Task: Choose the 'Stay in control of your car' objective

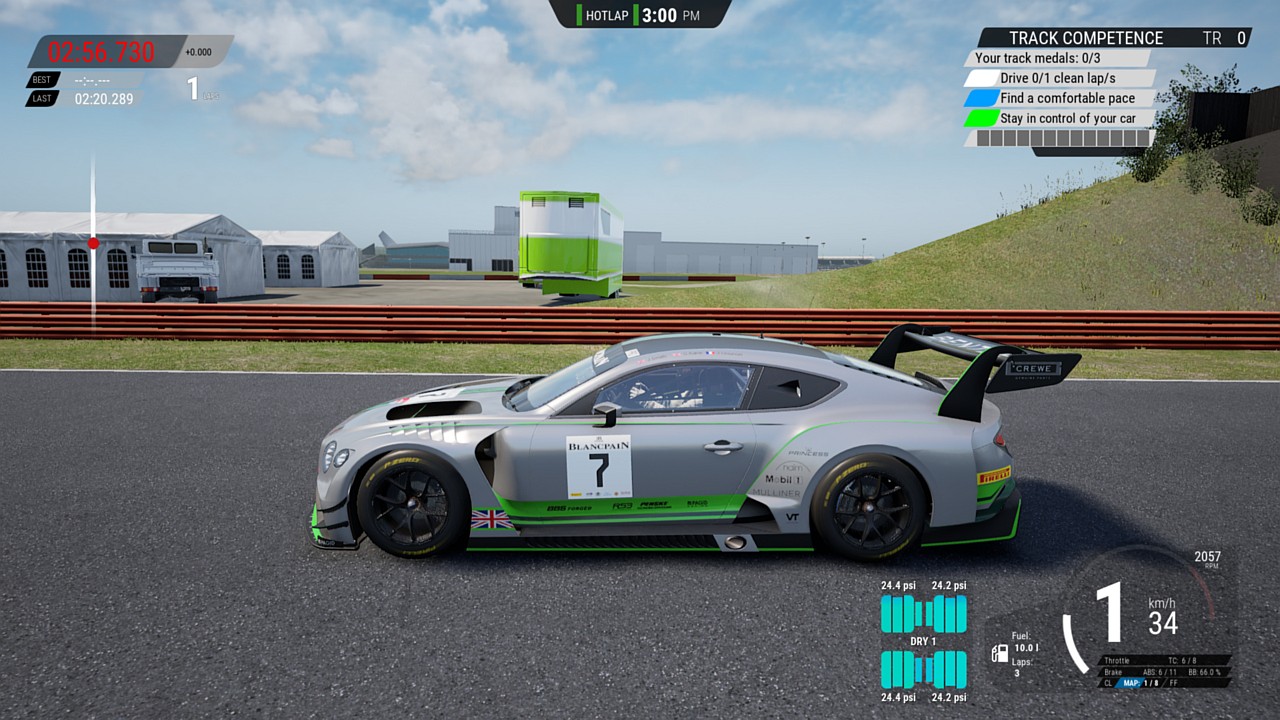Action: click(x=1067, y=118)
